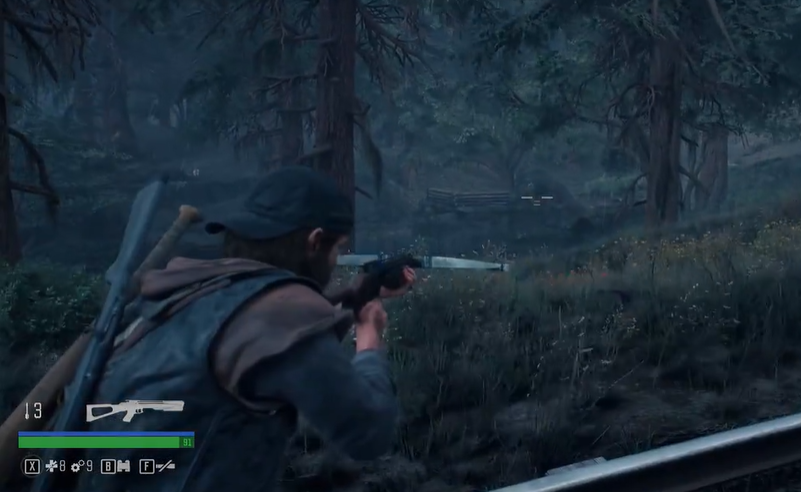Use the bandage healing item icon
The width and height of the screenshot is (801, 492).
pos(51,466)
